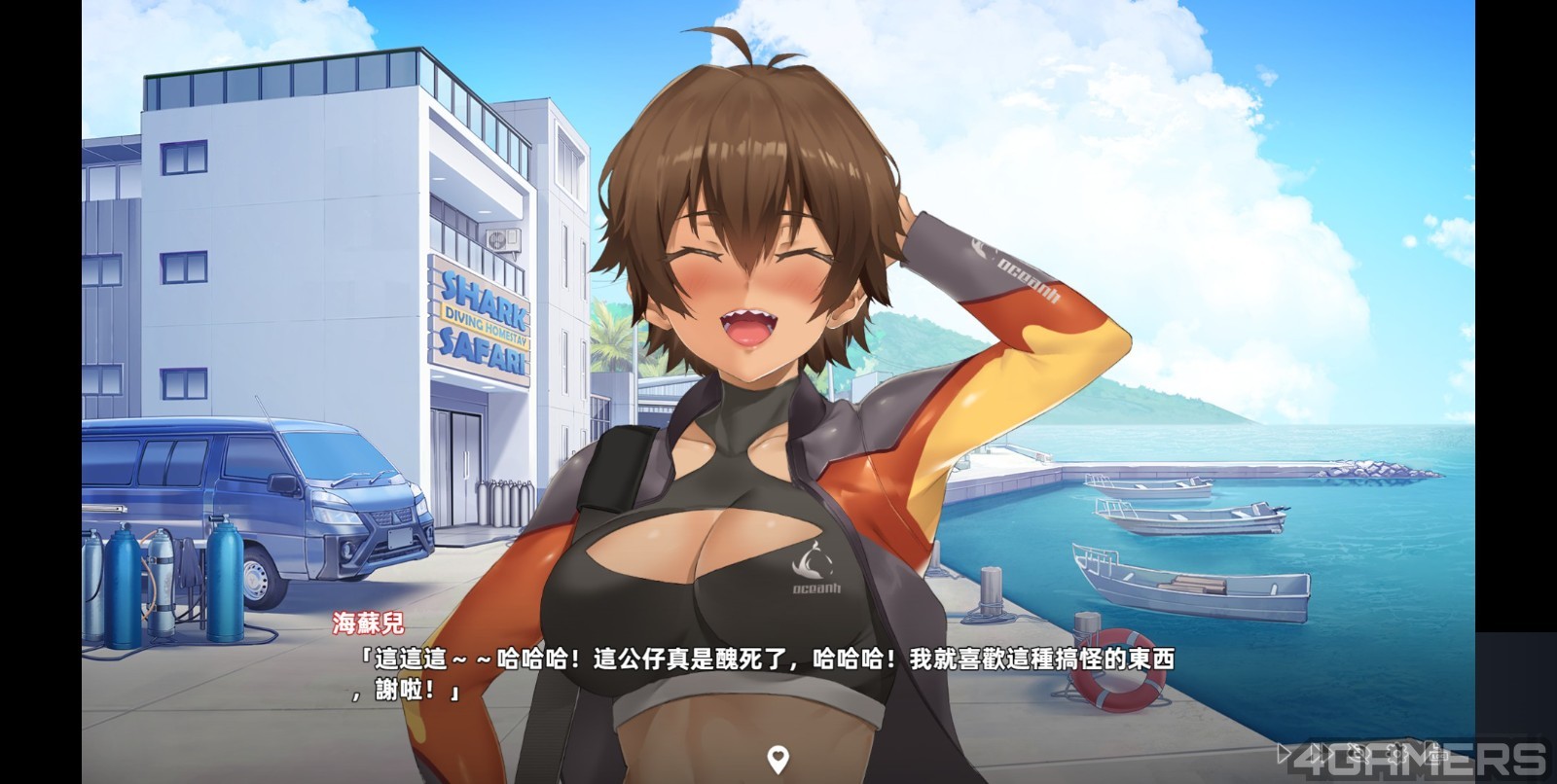
Task: Open settings via the gear icon
Action: click(x=1396, y=754)
